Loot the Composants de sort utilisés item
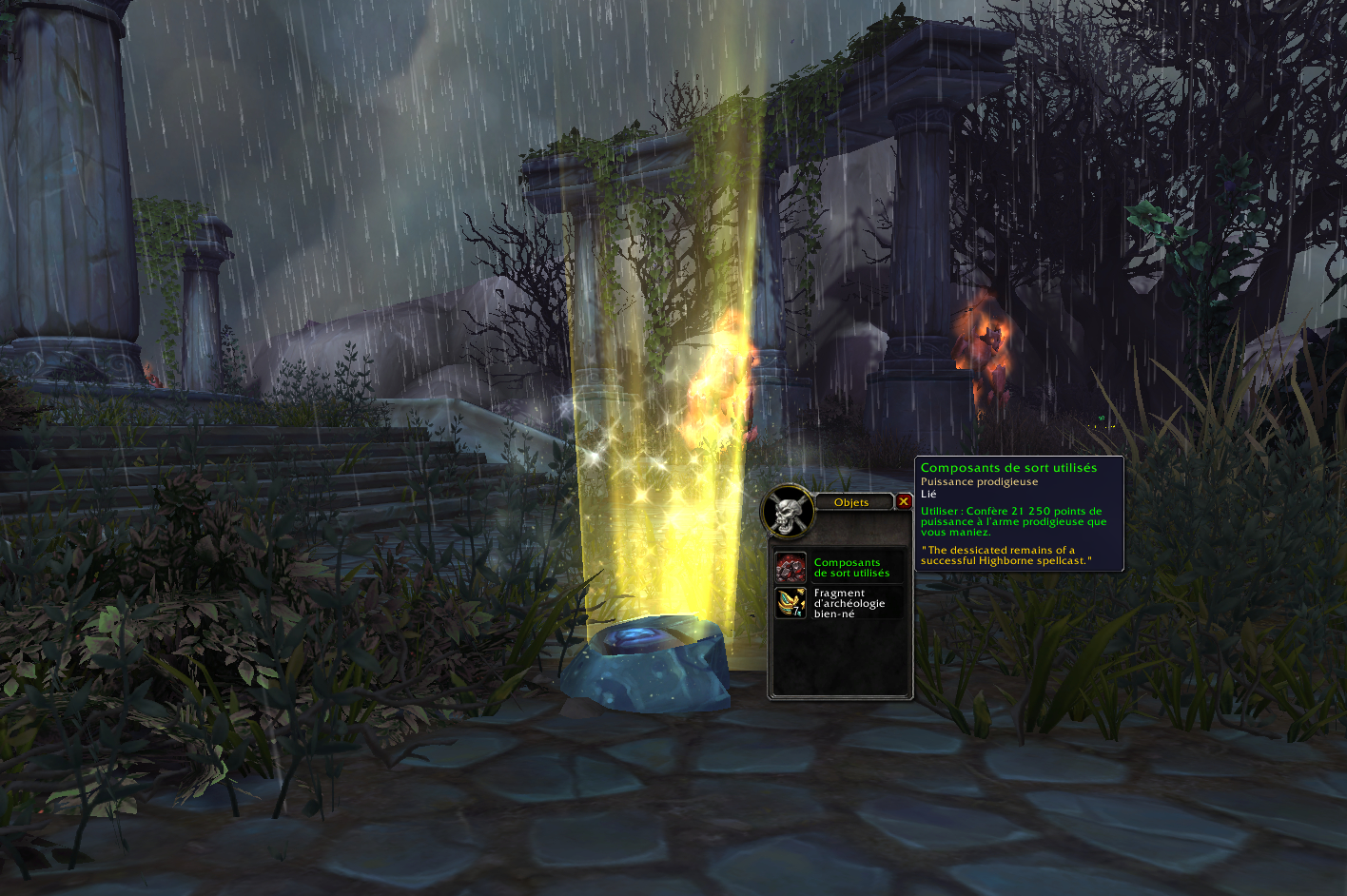 (x=791, y=568)
